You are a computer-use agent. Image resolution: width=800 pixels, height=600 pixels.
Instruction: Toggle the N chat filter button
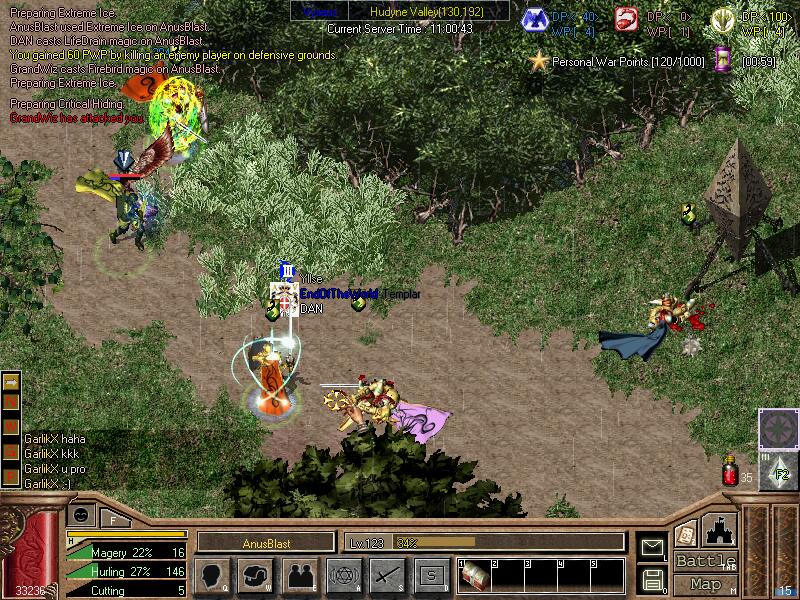coord(11,400)
